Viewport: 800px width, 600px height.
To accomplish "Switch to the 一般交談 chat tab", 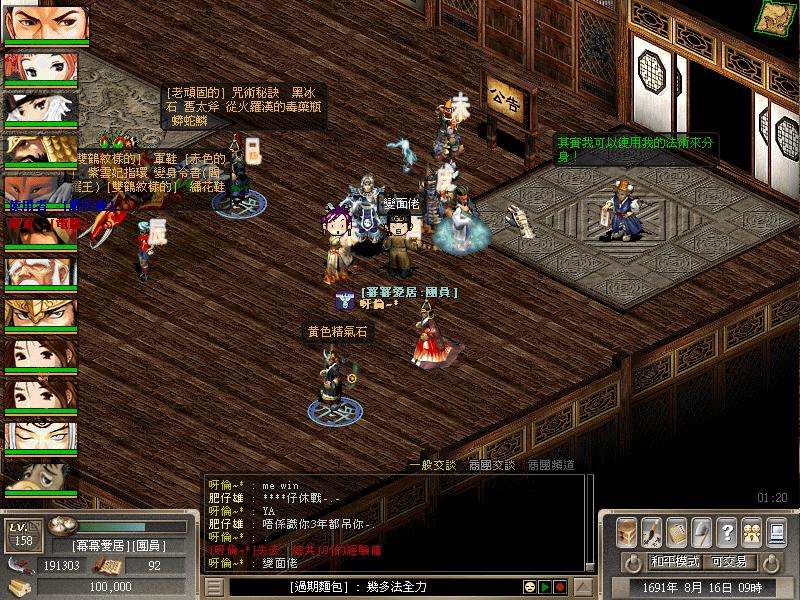I will click(433, 465).
